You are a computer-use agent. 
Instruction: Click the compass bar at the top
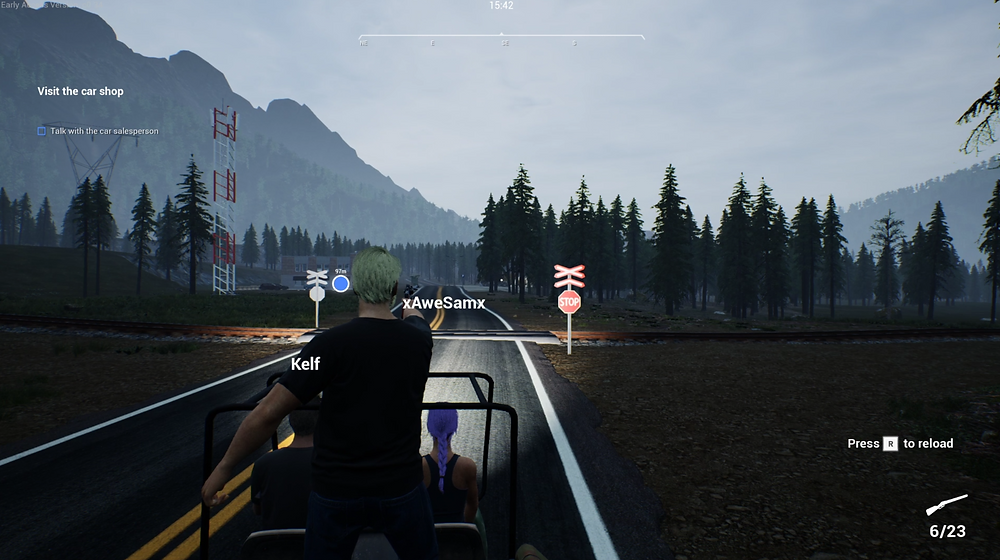click(501, 37)
